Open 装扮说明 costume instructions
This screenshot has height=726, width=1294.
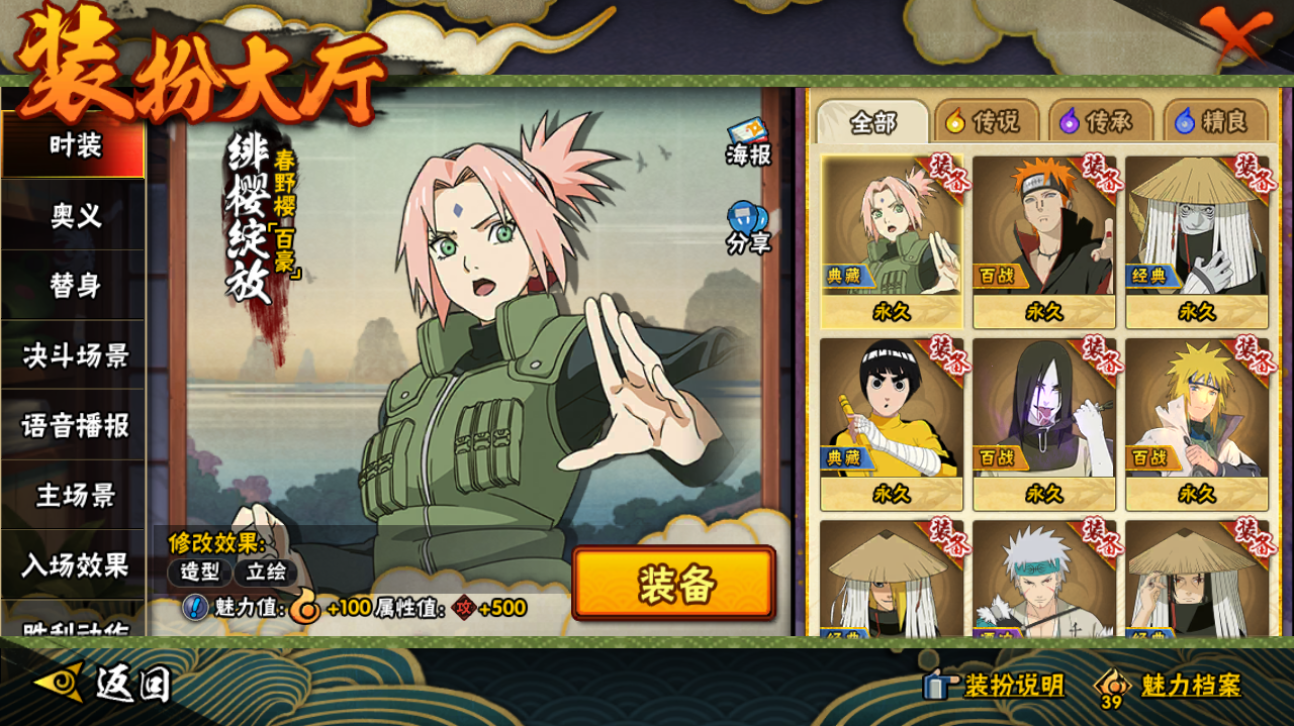996,685
